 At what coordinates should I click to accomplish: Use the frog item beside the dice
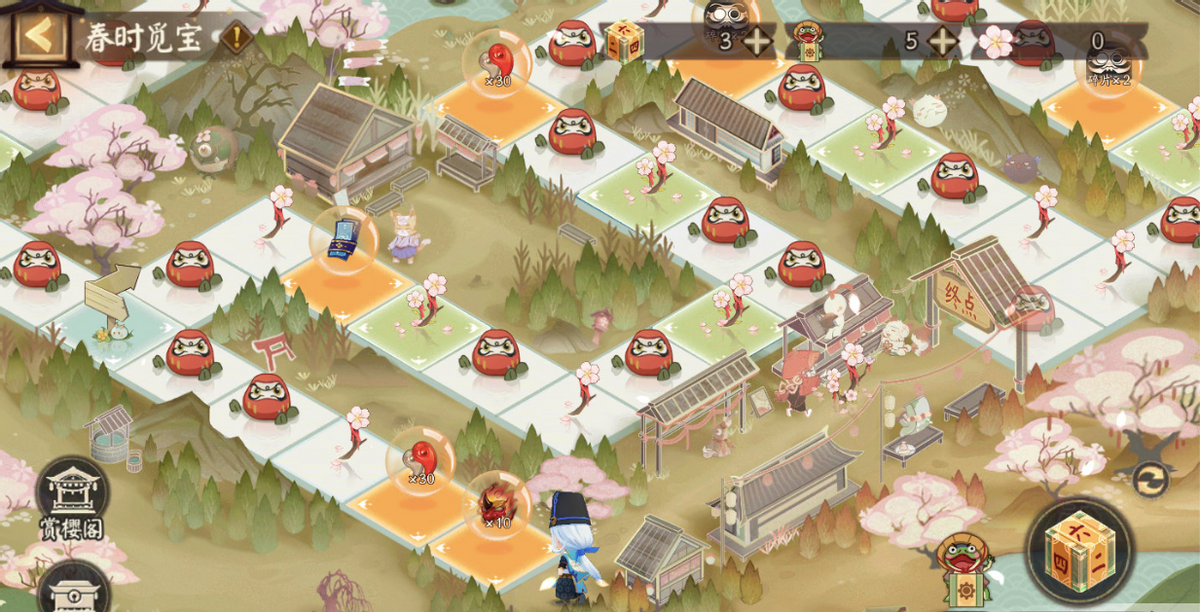pos(965,573)
